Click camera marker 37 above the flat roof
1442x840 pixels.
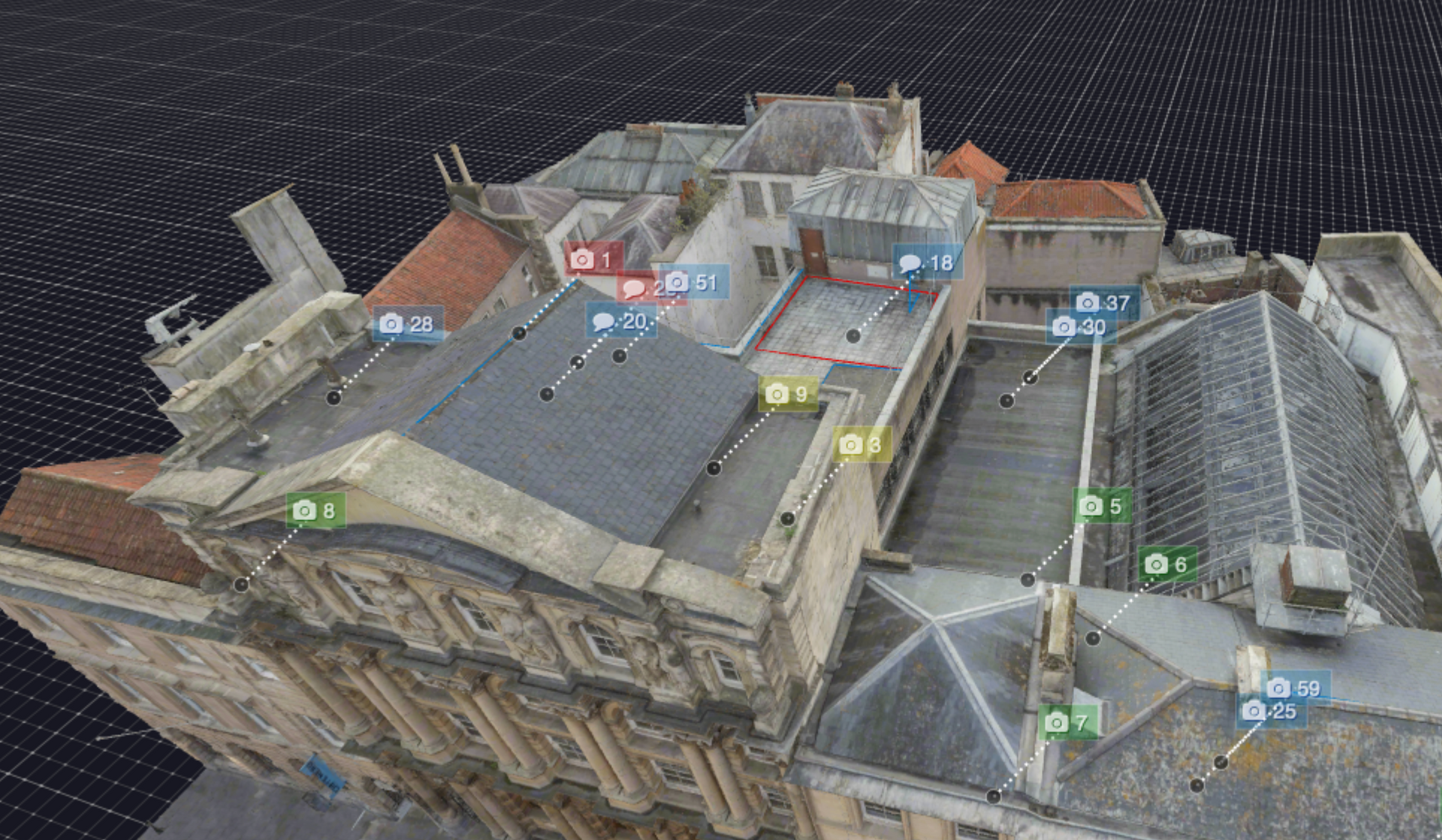click(x=1101, y=303)
